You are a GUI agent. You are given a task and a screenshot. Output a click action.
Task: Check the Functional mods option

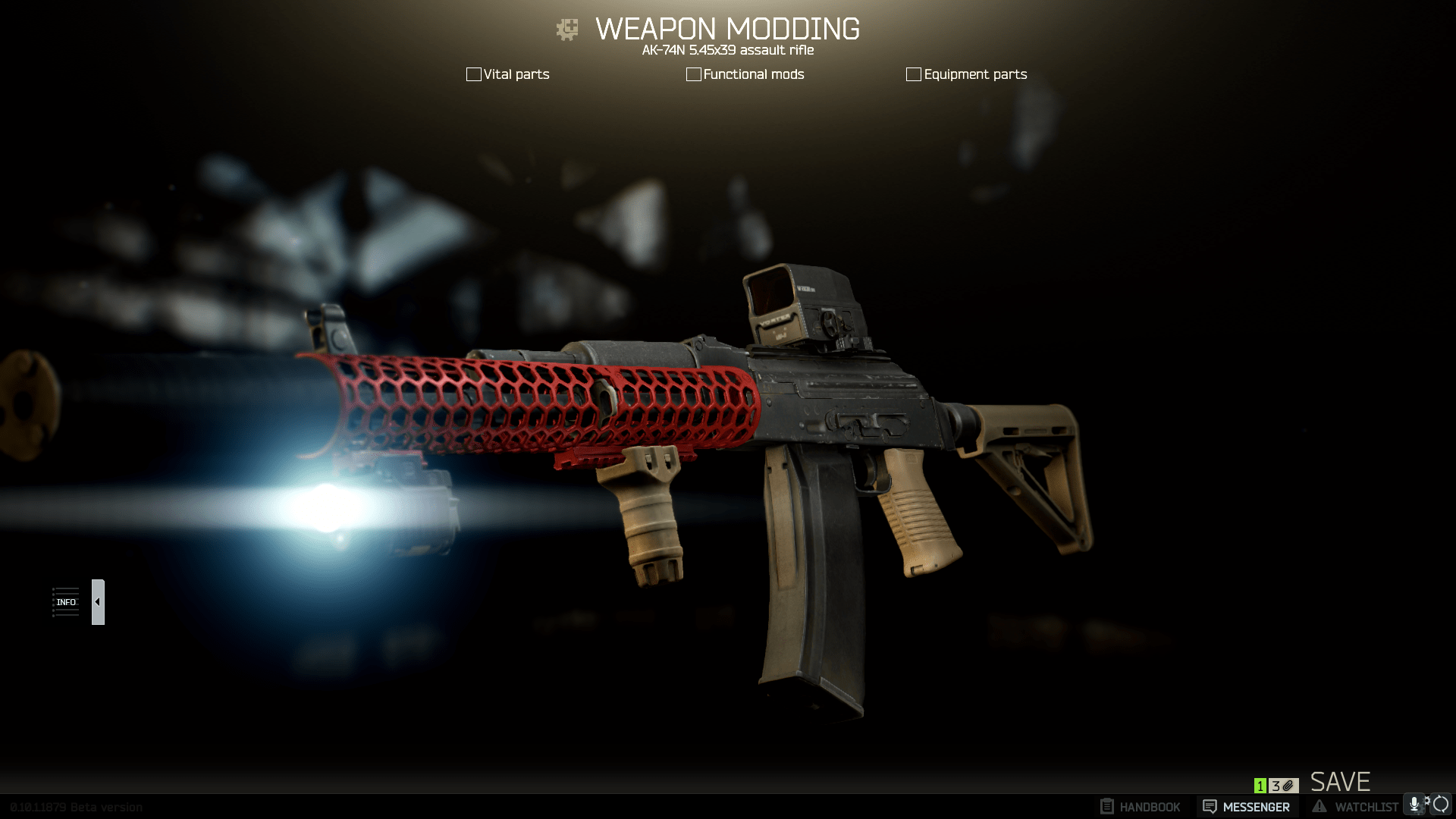(693, 74)
